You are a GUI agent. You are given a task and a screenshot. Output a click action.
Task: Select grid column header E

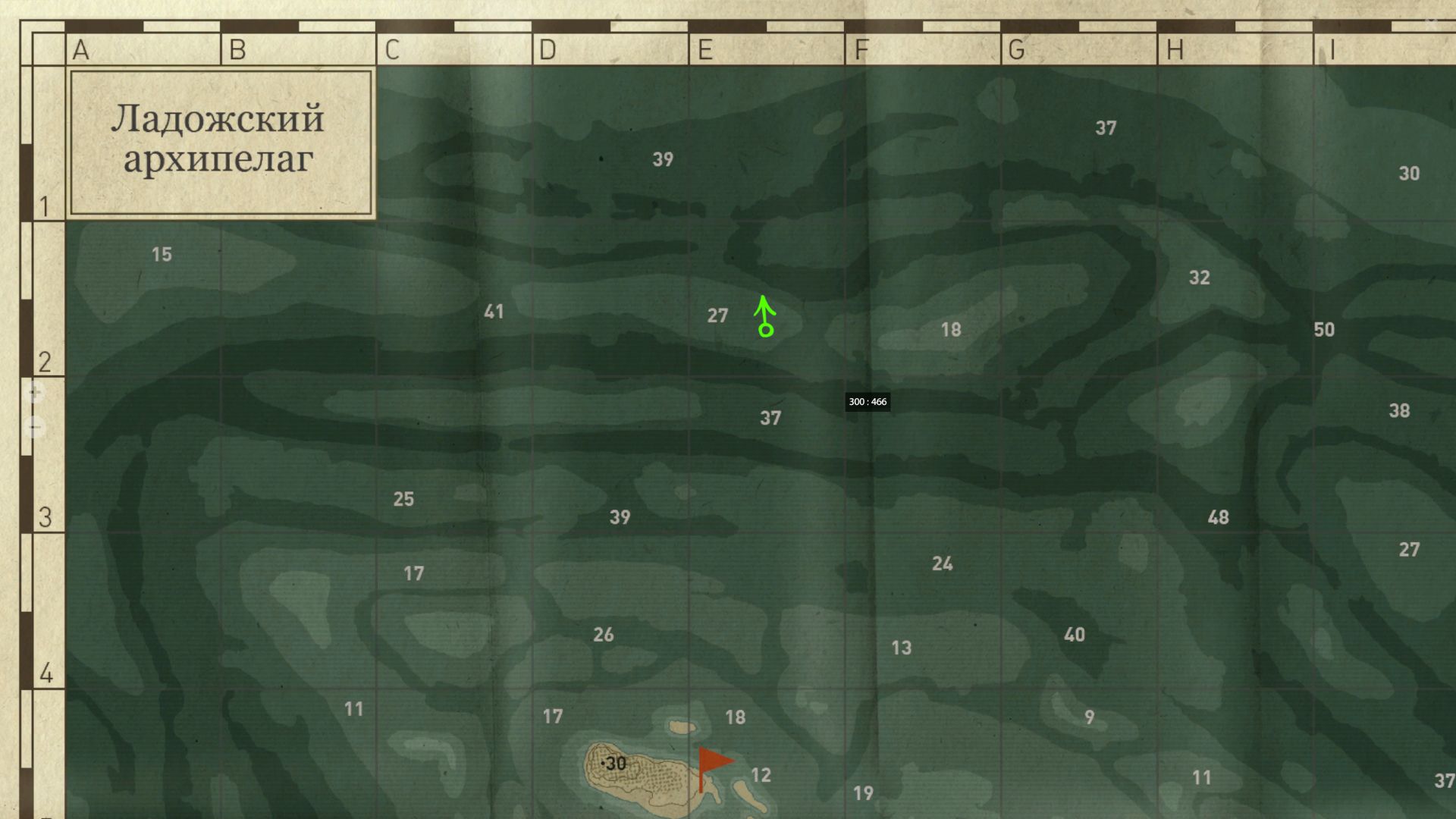[705, 50]
